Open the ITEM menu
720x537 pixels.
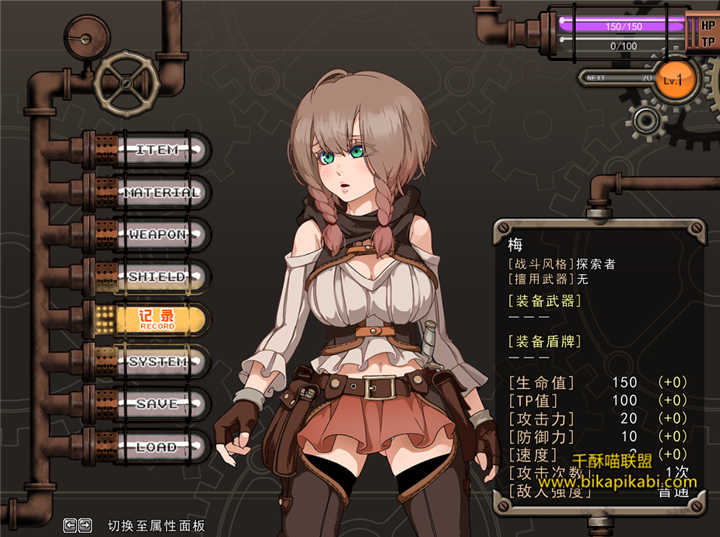(x=157, y=150)
